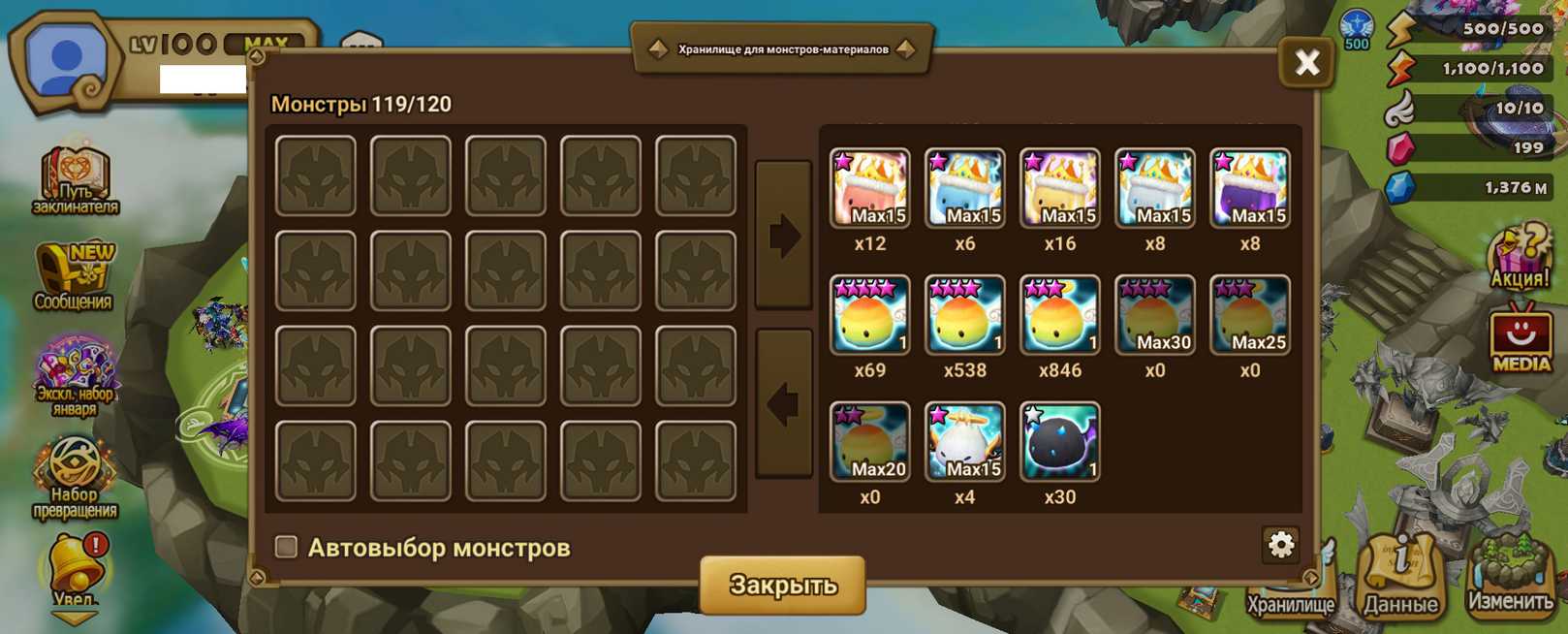
Task: Click the Закрыть button
Action: pyautogui.click(x=782, y=585)
